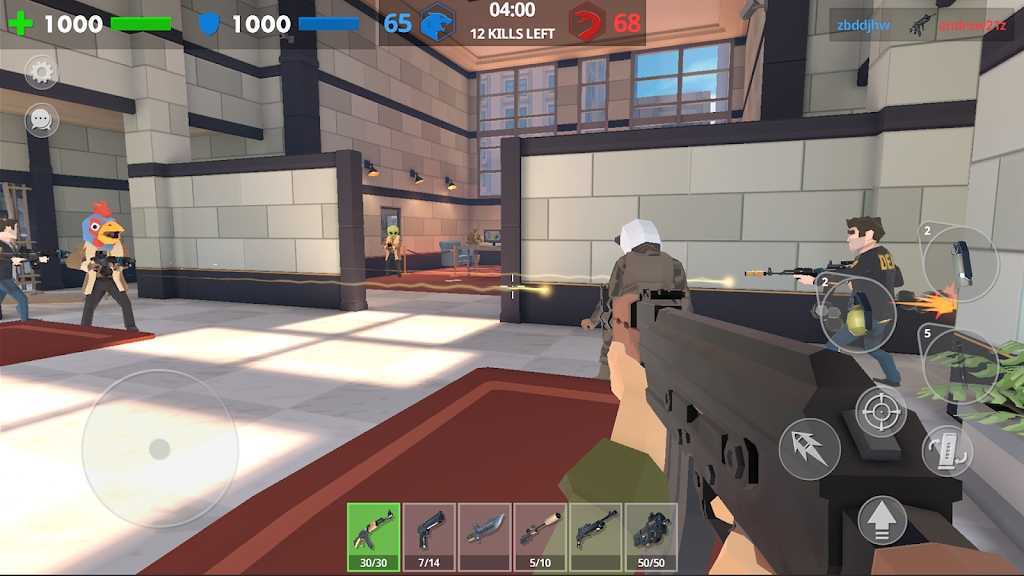This screenshot has height=576, width=1024.
Task: Open the chat bubble
Action: coord(41,121)
